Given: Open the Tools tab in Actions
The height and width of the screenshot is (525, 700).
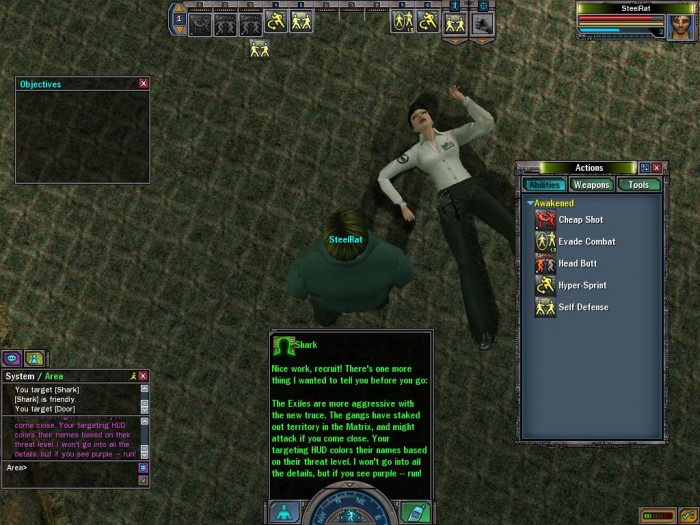Looking at the screenshot, I should pyautogui.click(x=638, y=185).
